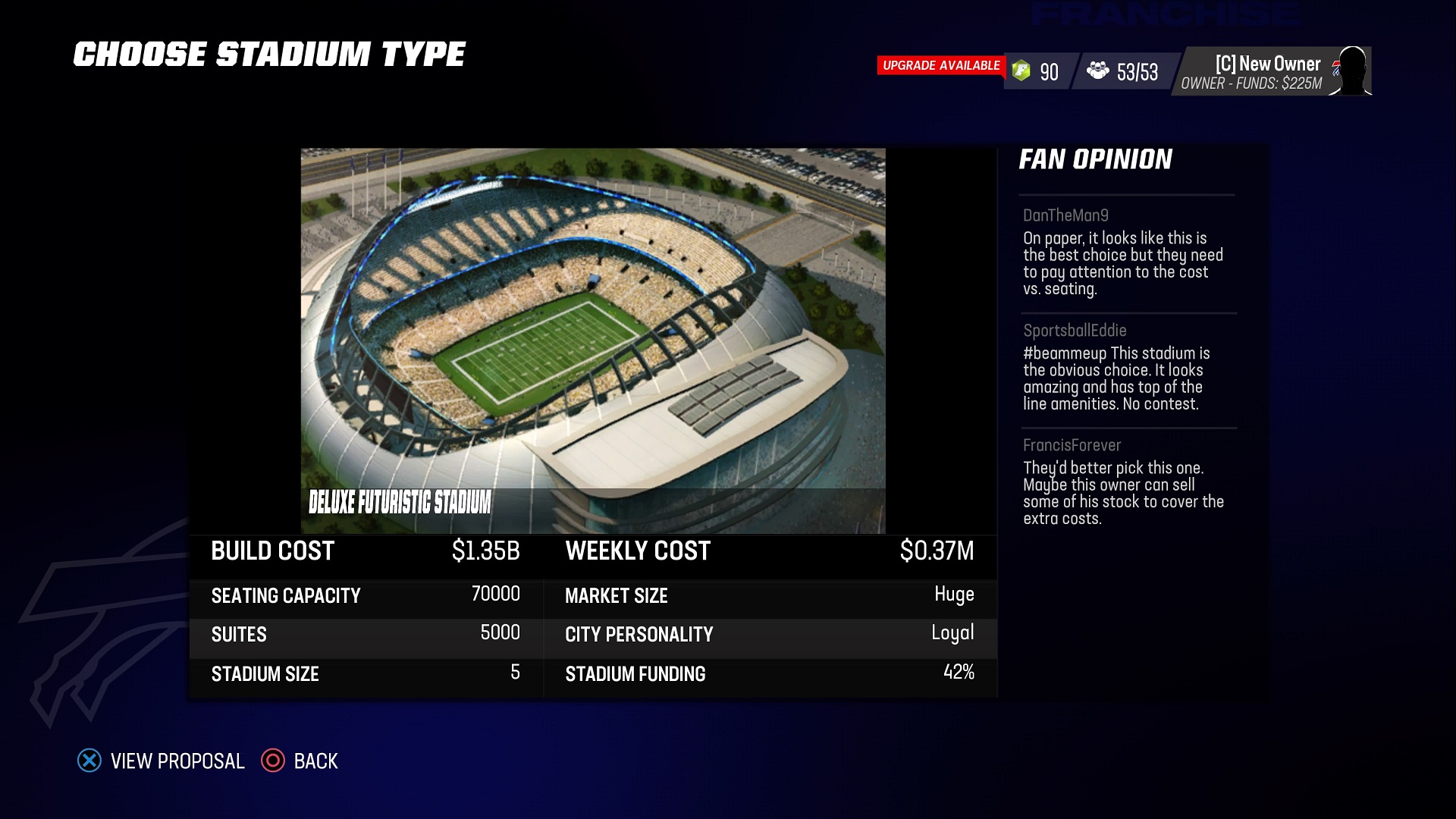Open the New Owner profile panel
Image resolution: width=1456 pixels, height=819 pixels.
[1273, 72]
